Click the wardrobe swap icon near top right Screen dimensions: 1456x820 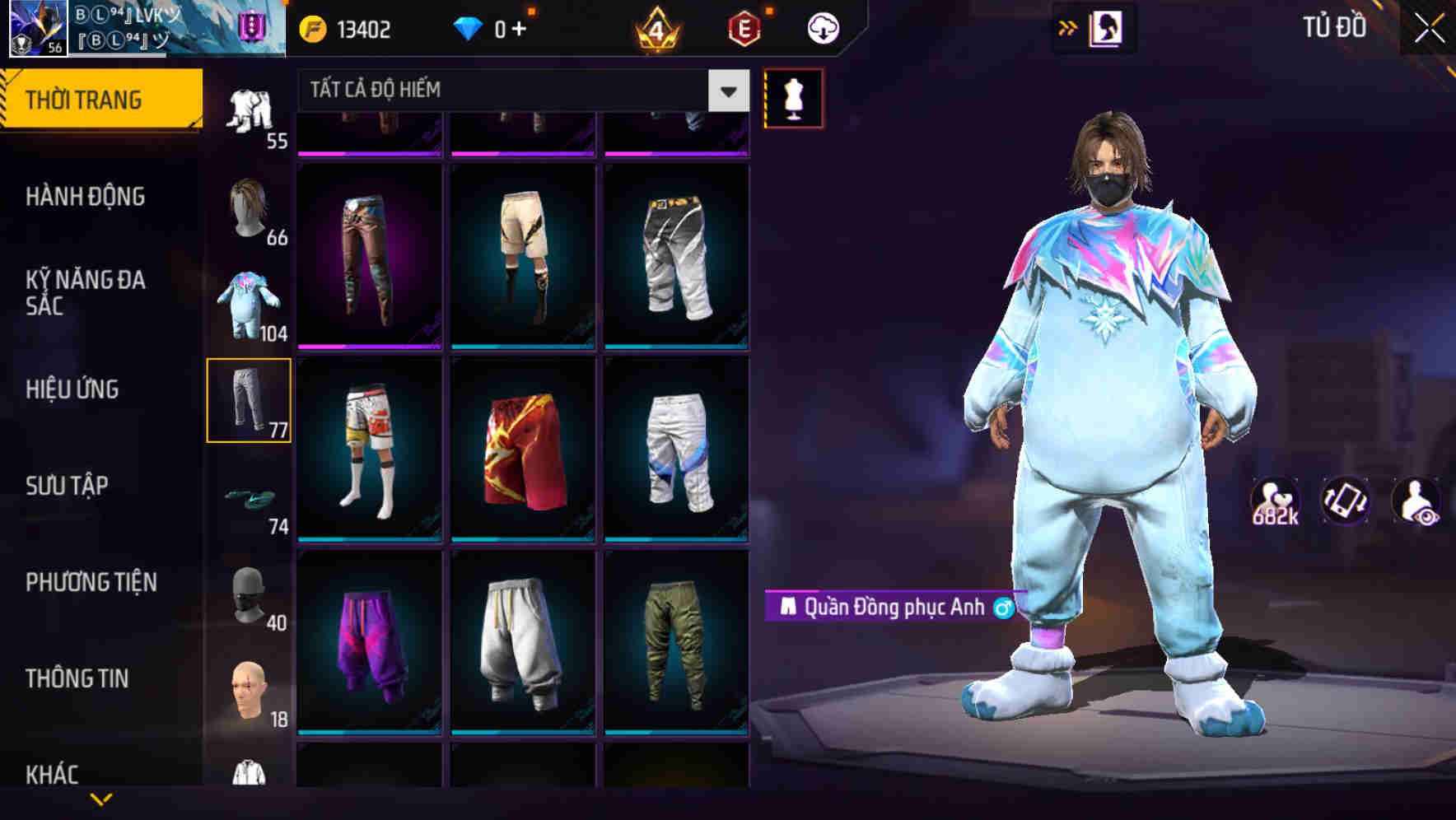1107,26
